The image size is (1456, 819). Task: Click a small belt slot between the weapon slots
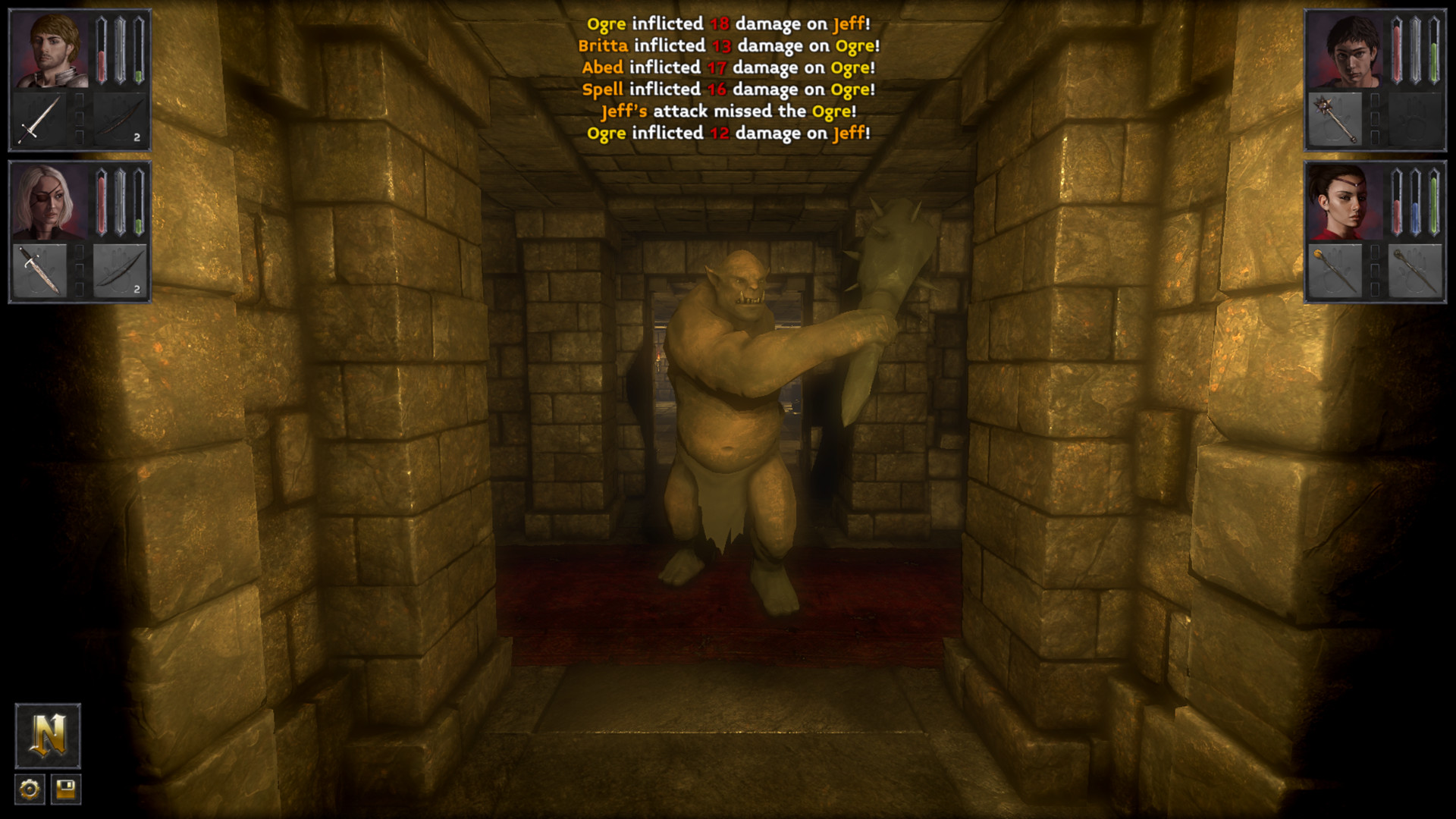point(80,118)
